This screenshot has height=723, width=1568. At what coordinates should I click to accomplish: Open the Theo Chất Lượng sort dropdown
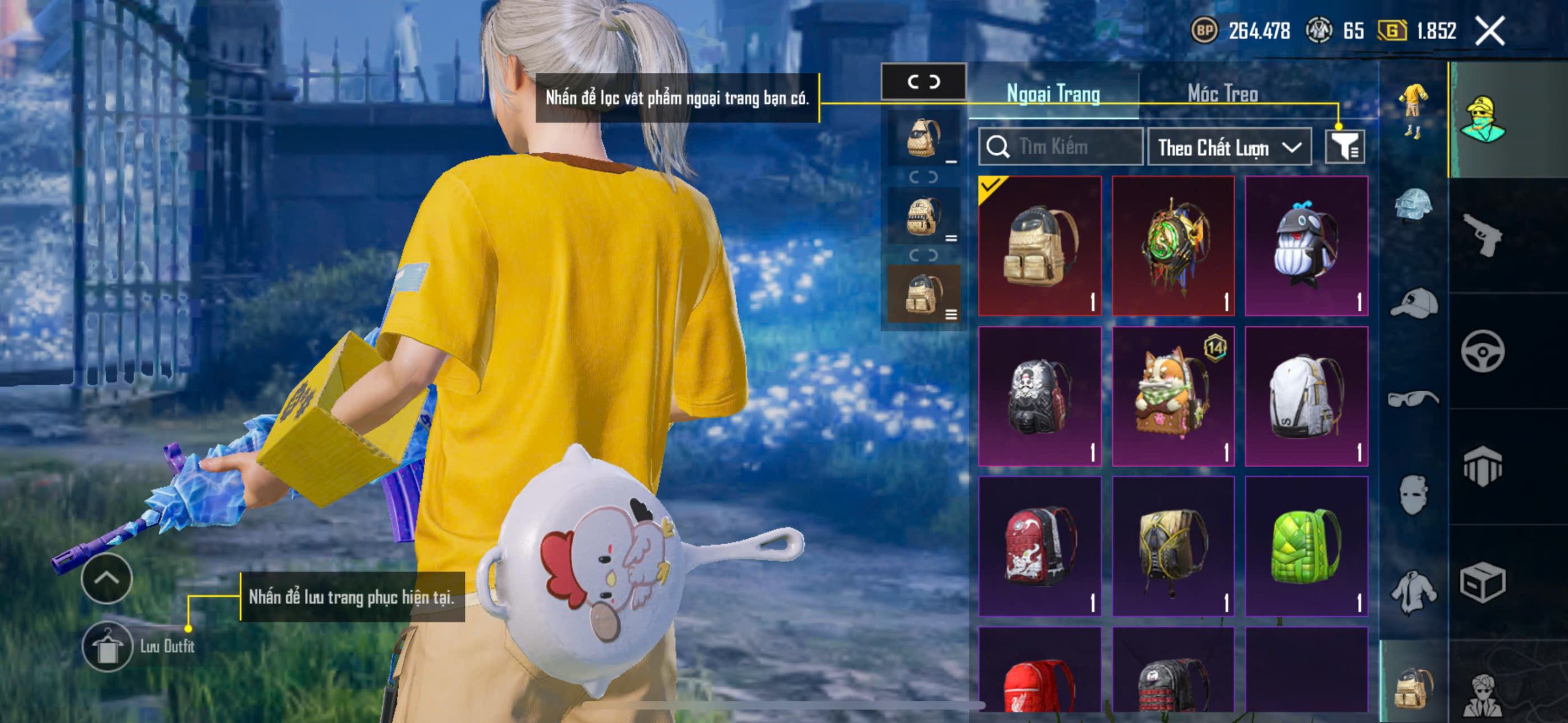tap(1229, 148)
